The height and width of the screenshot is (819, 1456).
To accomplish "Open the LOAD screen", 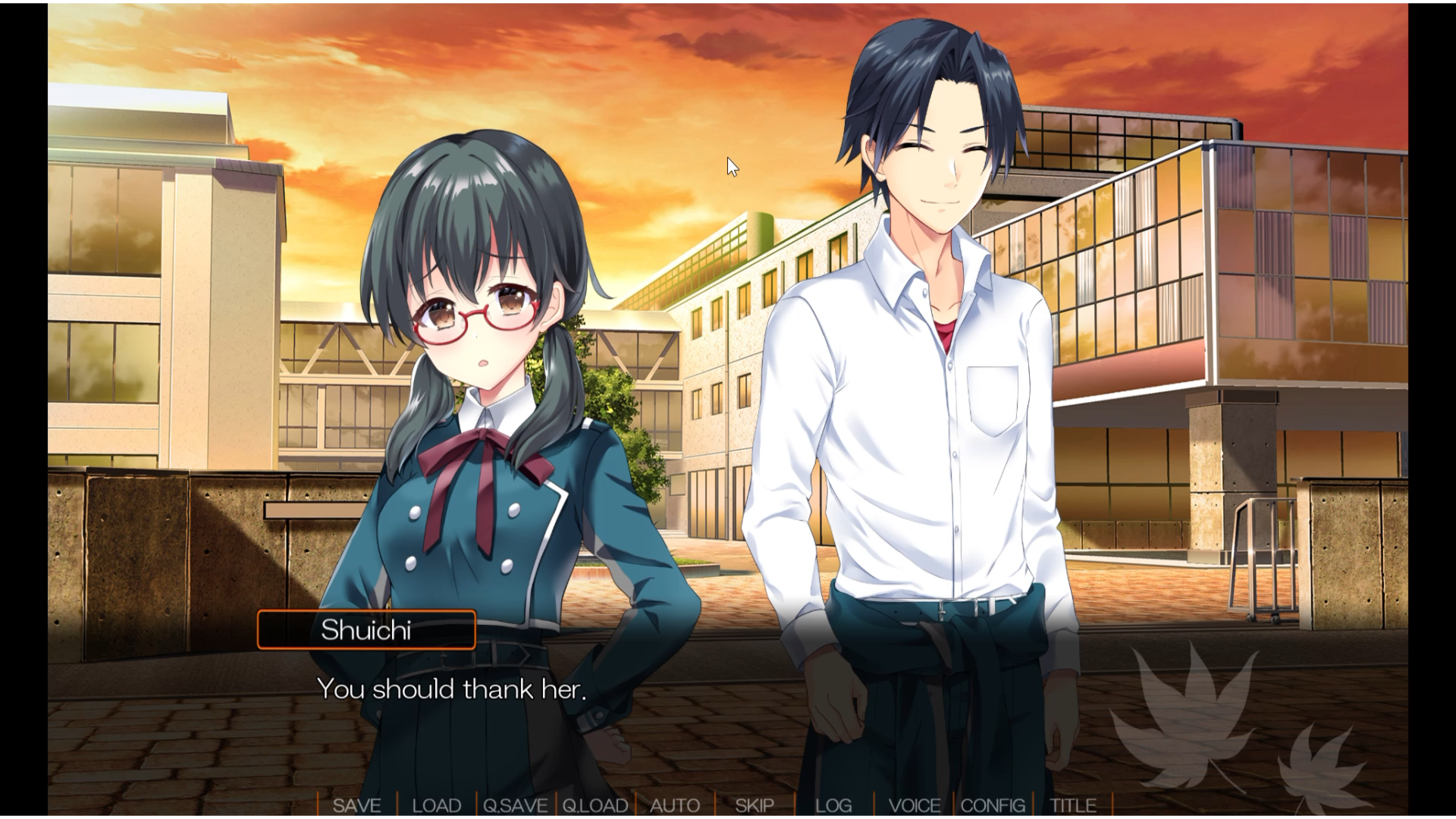I will tap(438, 806).
